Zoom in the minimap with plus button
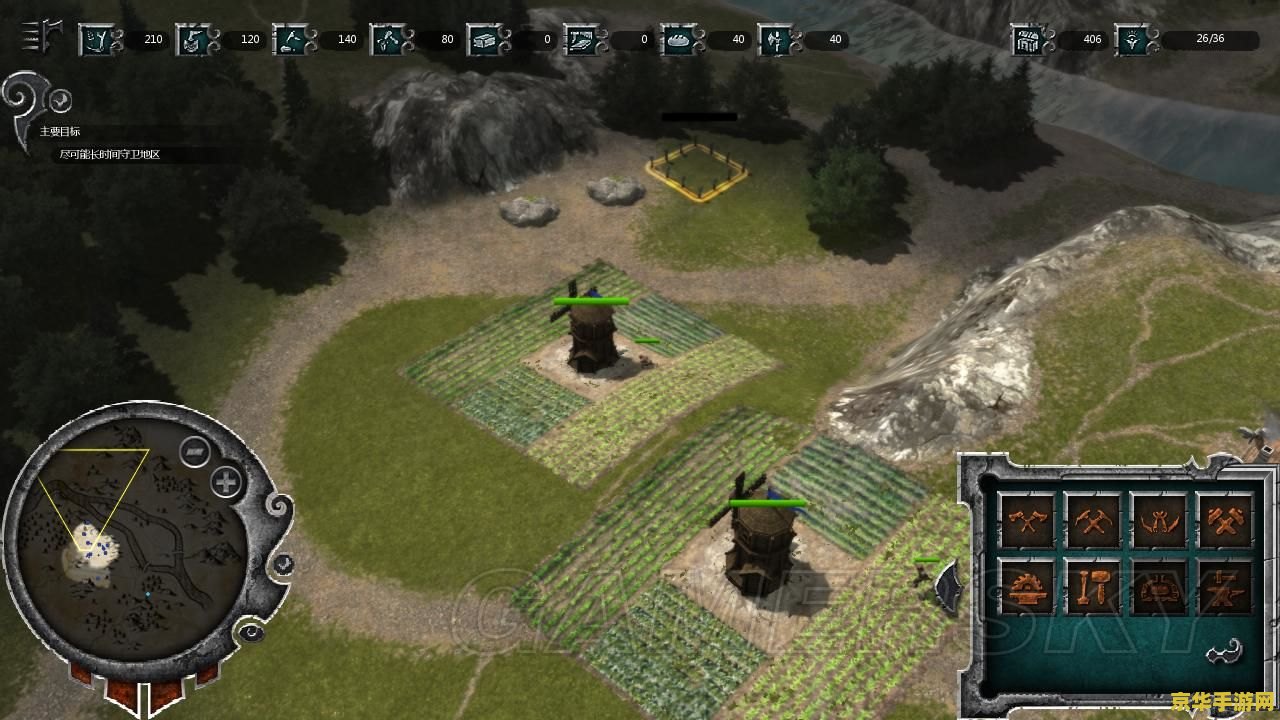The width and height of the screenshot is (1280, 720). click(x=227, y=483)
